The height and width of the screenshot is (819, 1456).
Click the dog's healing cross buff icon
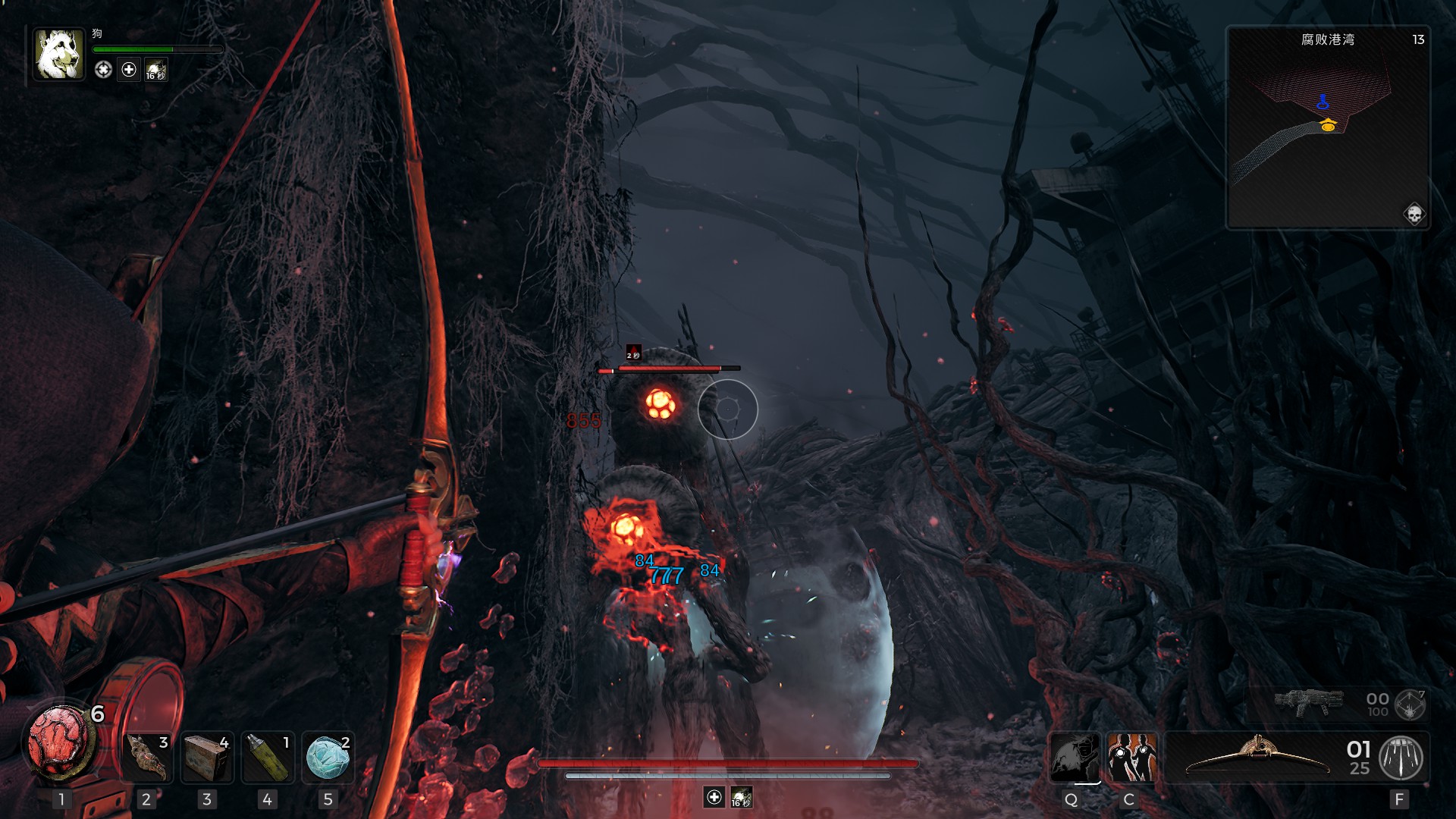tap(129, 70)
